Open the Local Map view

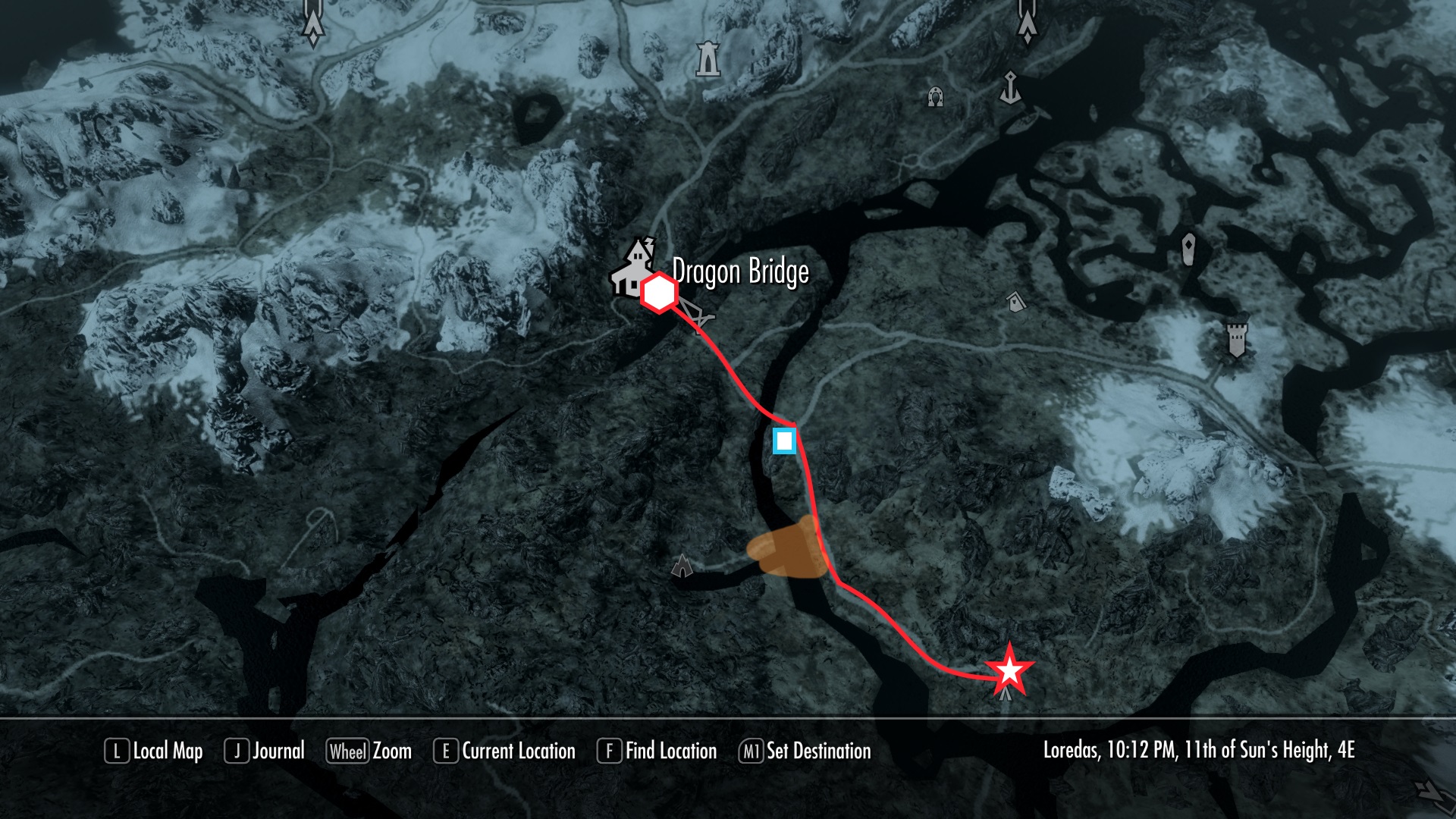coord(154,752)
